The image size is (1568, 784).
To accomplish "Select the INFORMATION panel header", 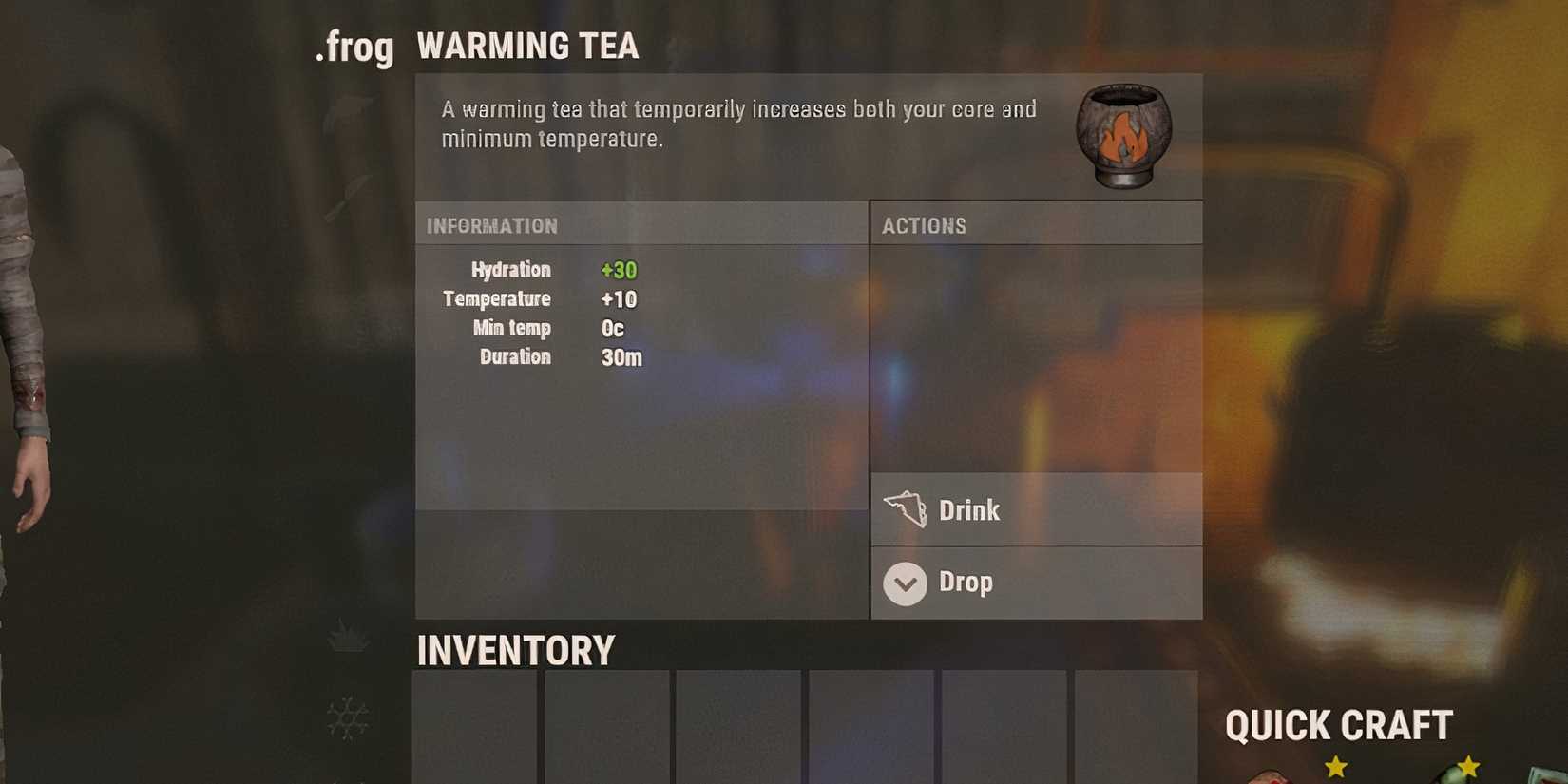I will point(494,225).
